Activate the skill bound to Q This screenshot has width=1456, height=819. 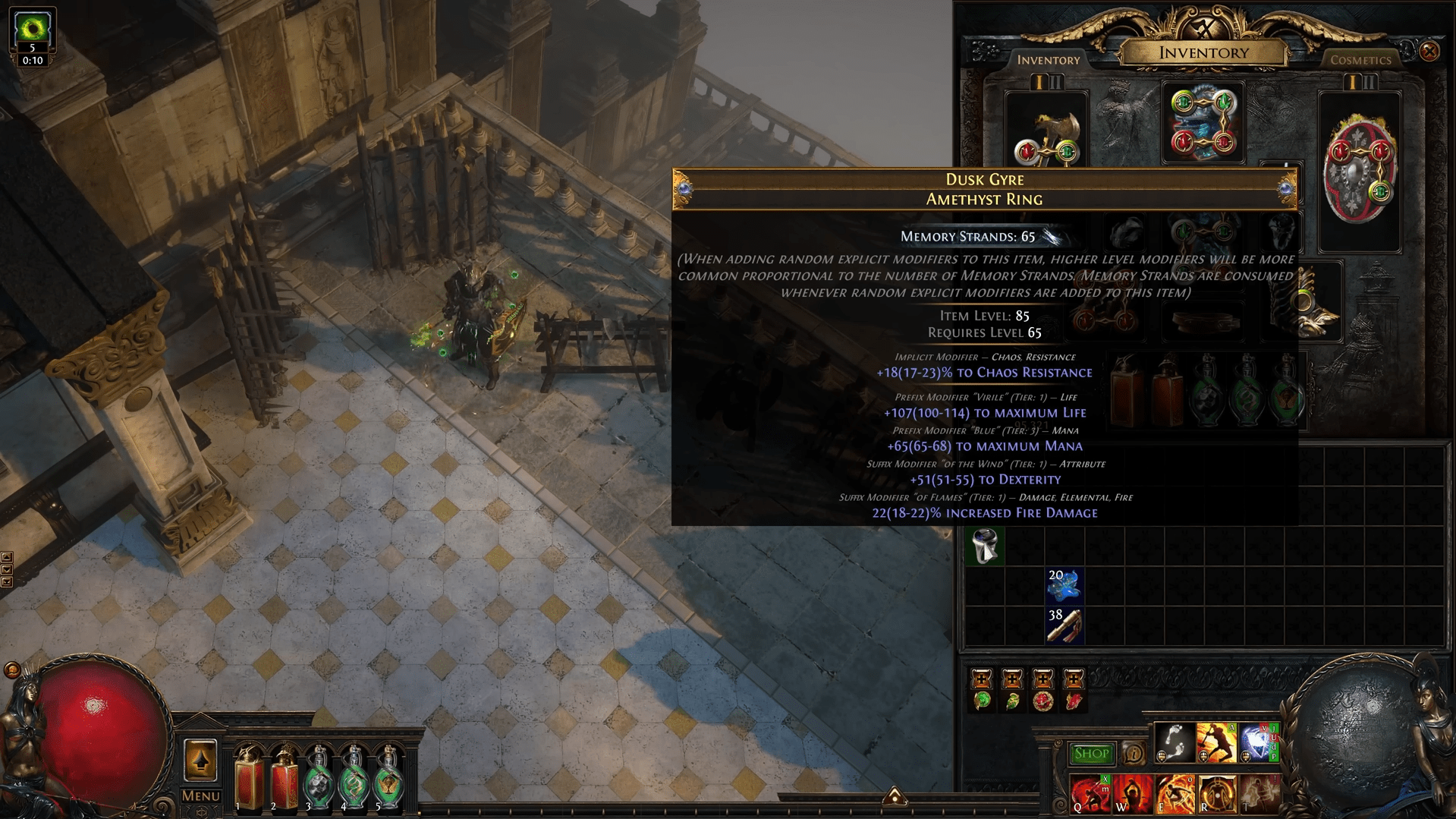1090,795
